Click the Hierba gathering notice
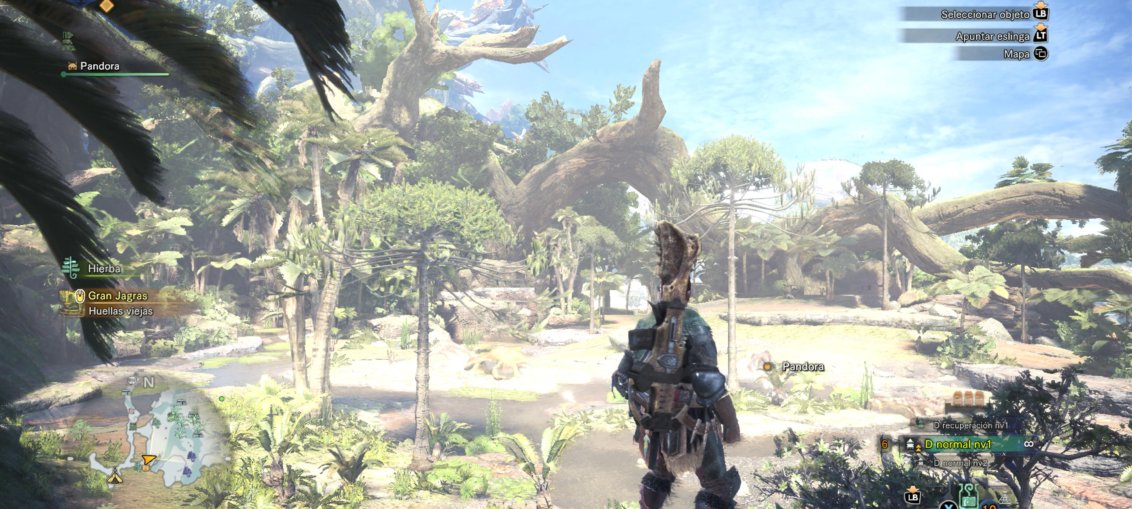 coord(105,269)
